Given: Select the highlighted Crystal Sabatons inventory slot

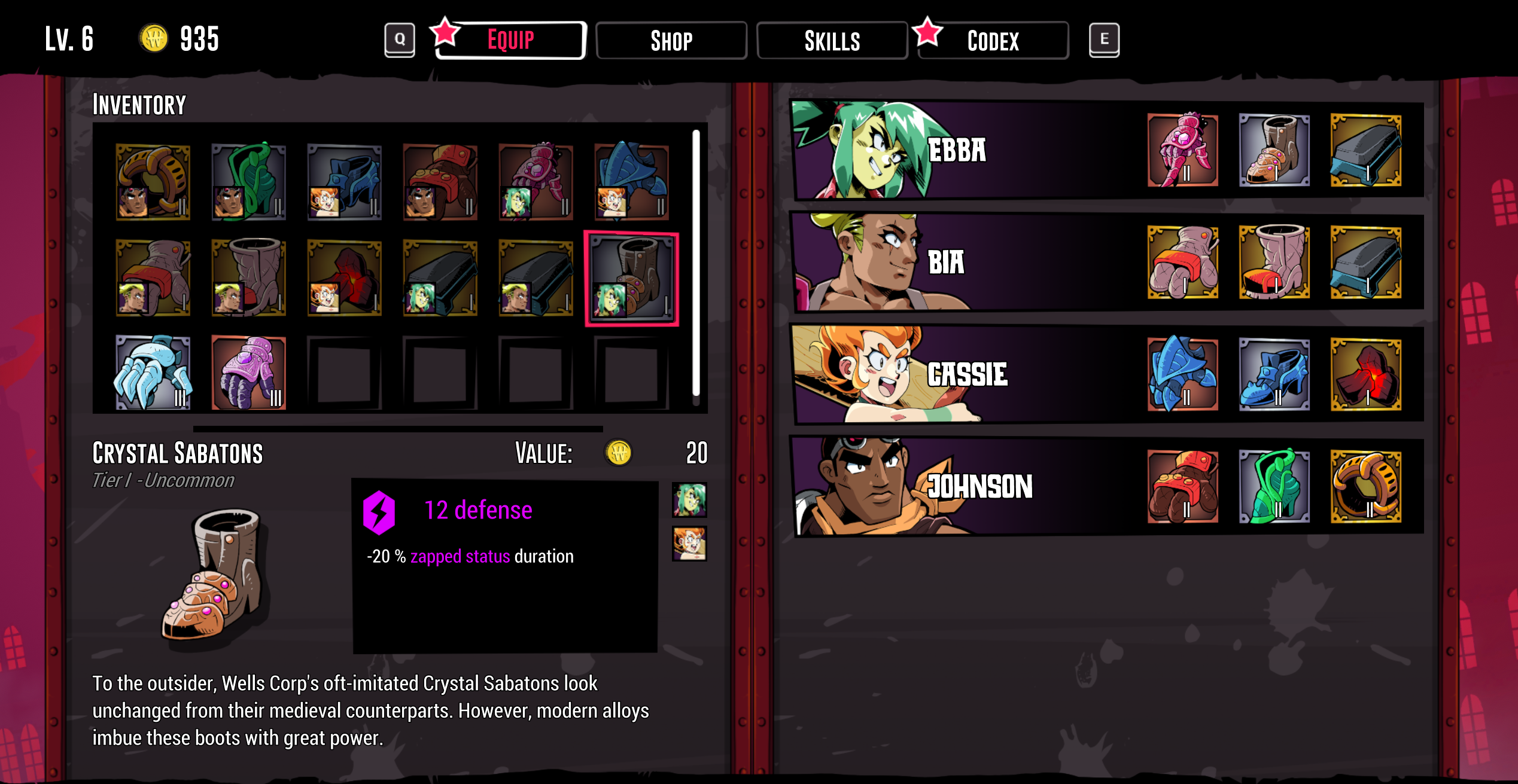Looking at the screenshot, I should click(631, 279).
